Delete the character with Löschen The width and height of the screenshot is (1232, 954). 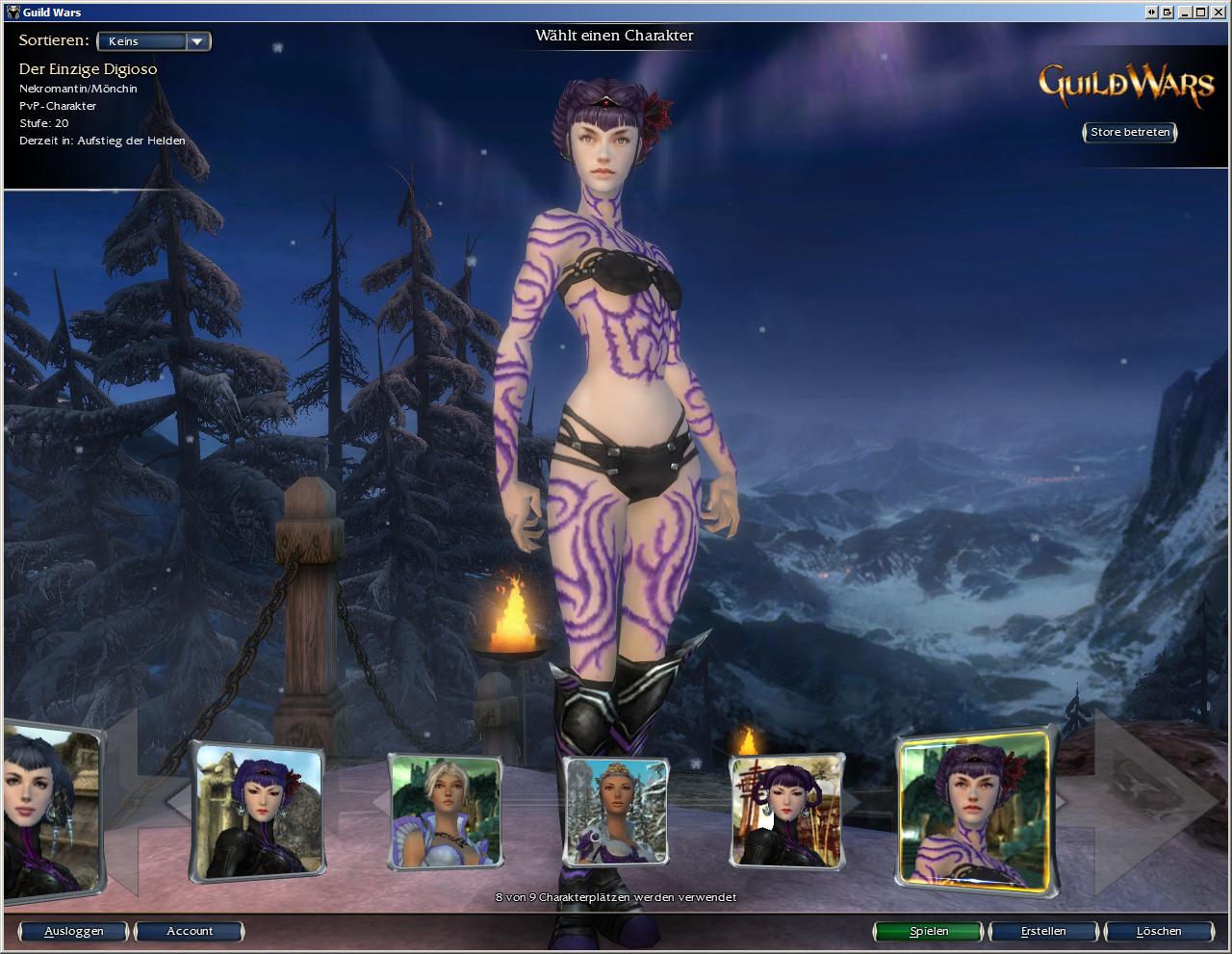[x=1158, y=931]
